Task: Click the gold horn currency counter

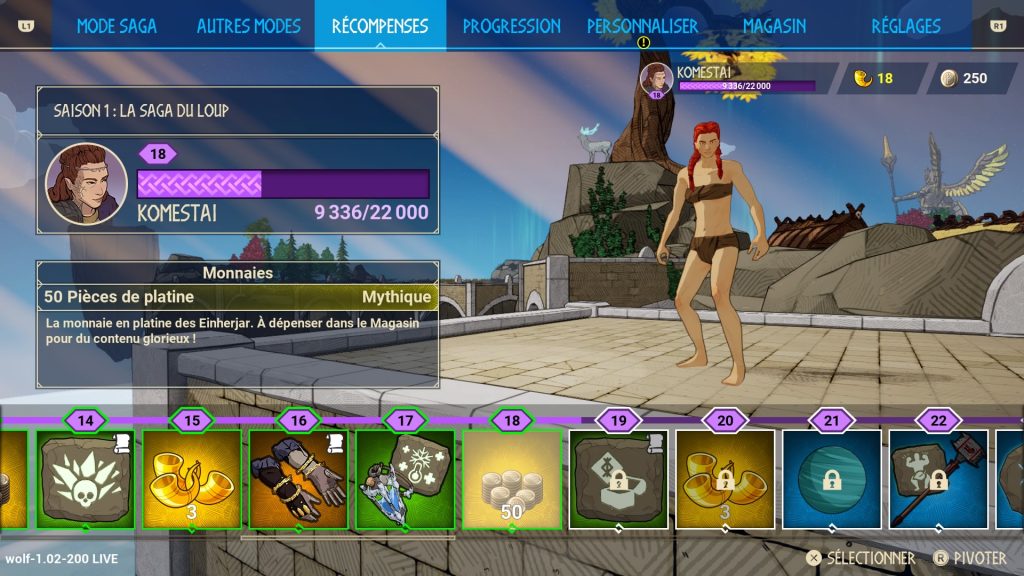Action: pos(872,79)
